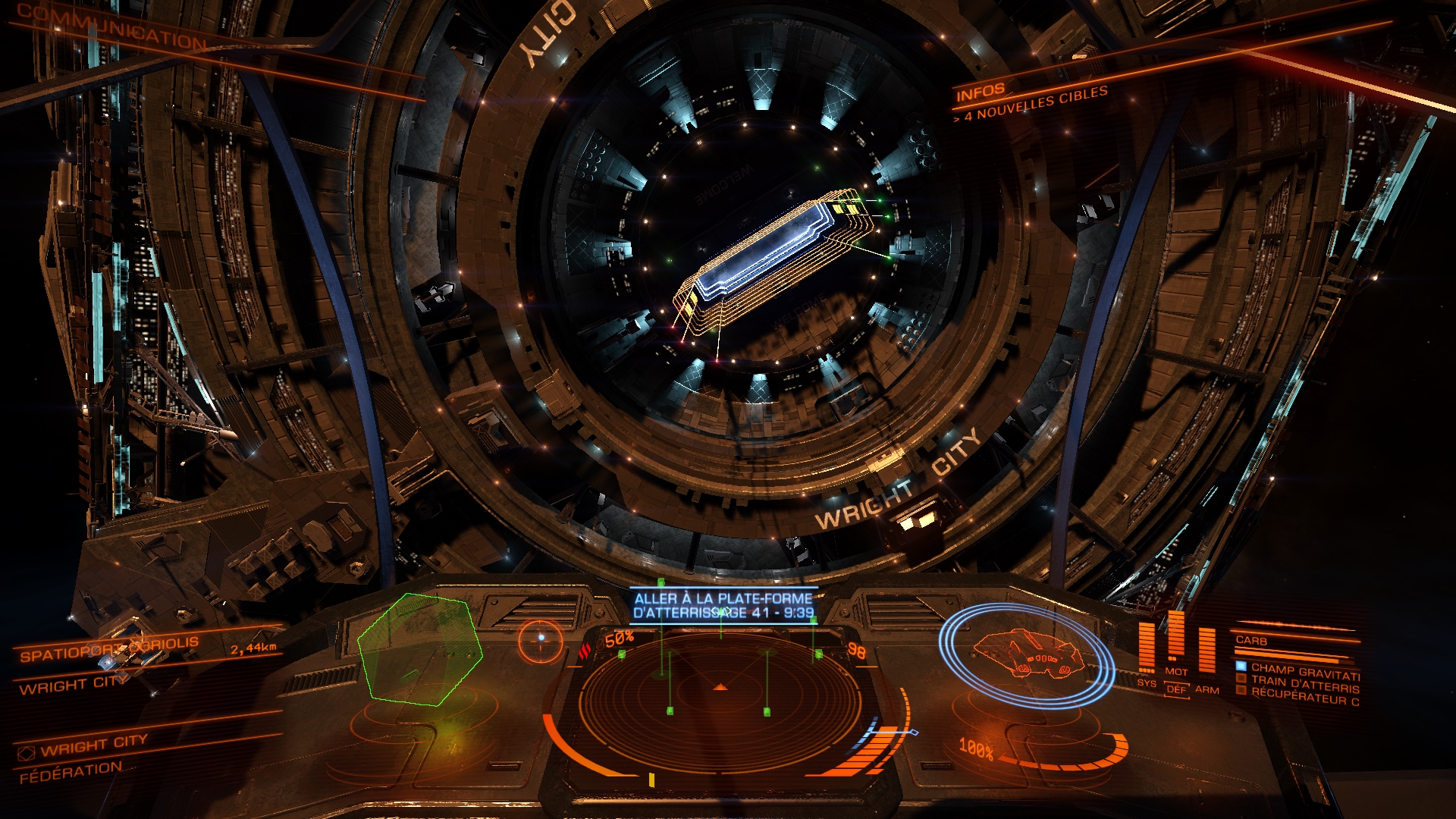This screenshot has width=1456, height=819.
Task: Click the landing pad 41 docking prompt
Action: (x=723, y=605)
